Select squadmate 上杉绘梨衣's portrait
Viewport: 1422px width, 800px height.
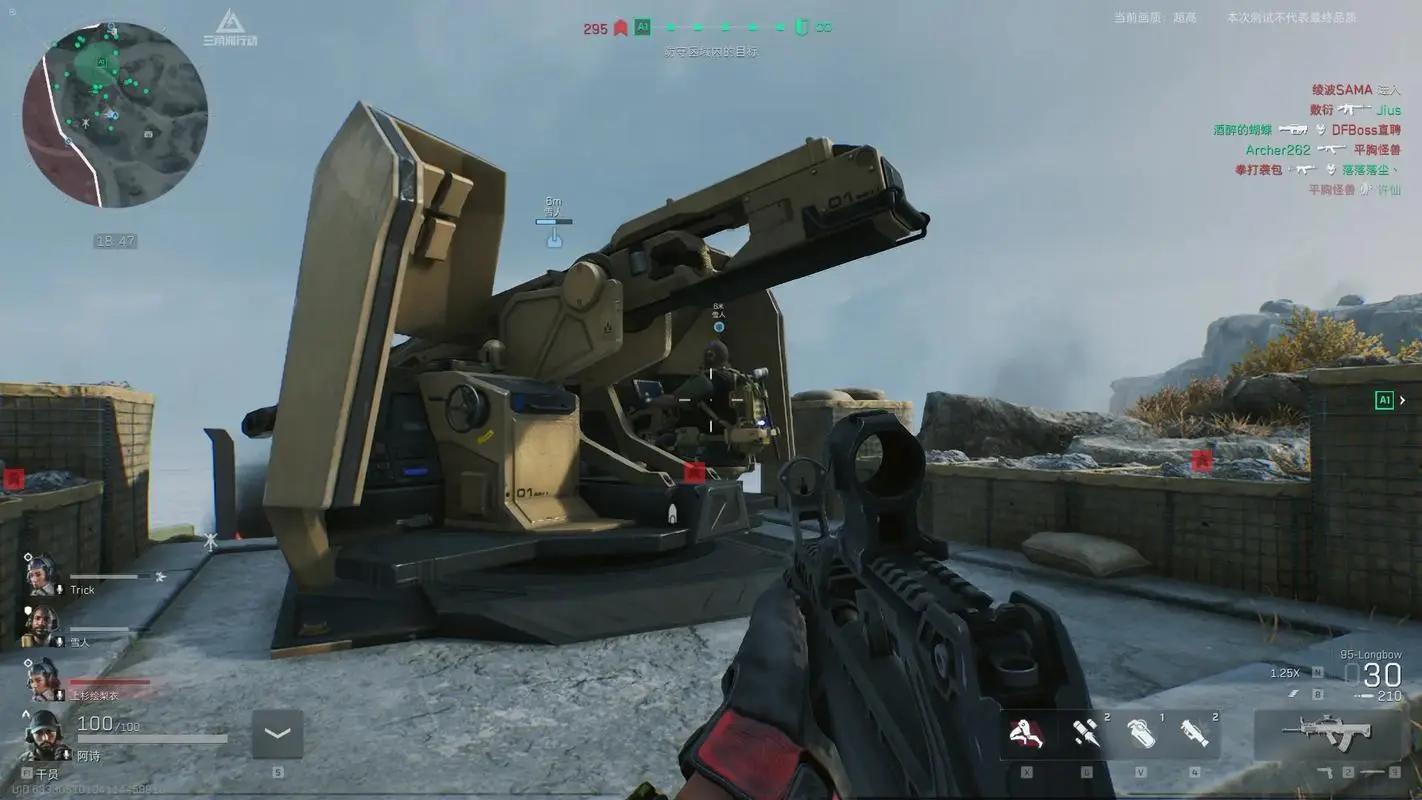point(43,679)
